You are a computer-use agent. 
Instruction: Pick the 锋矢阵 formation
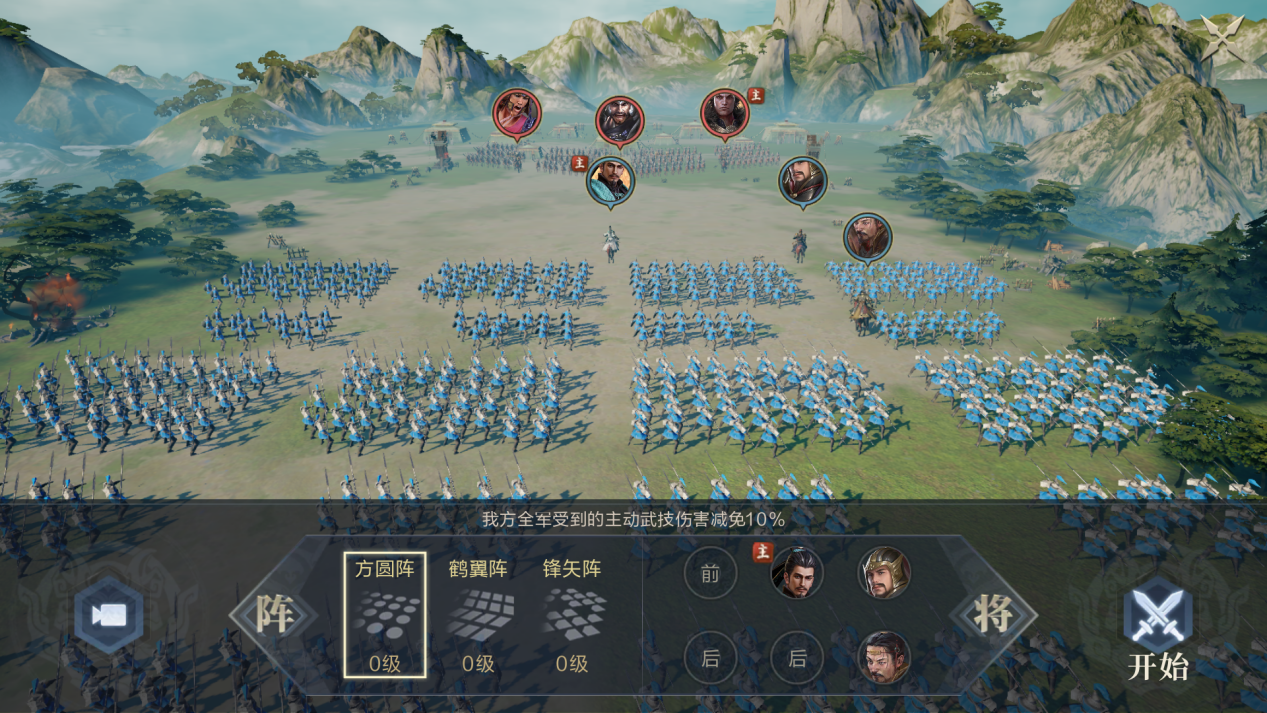572,615
